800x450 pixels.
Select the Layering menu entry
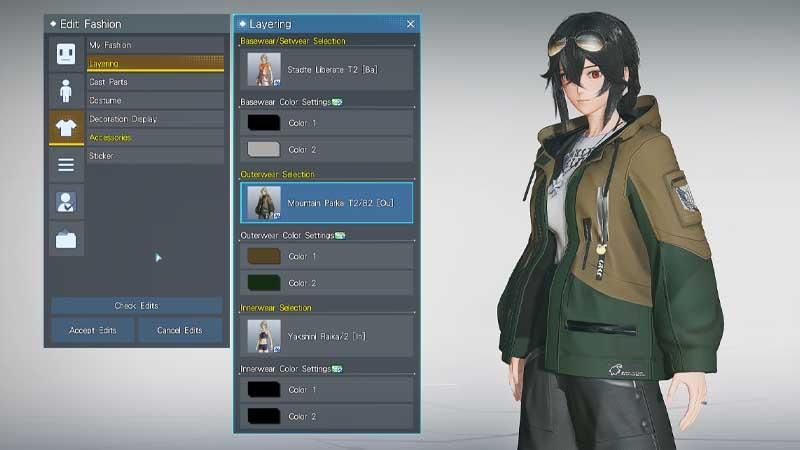[x=154, y=64]
